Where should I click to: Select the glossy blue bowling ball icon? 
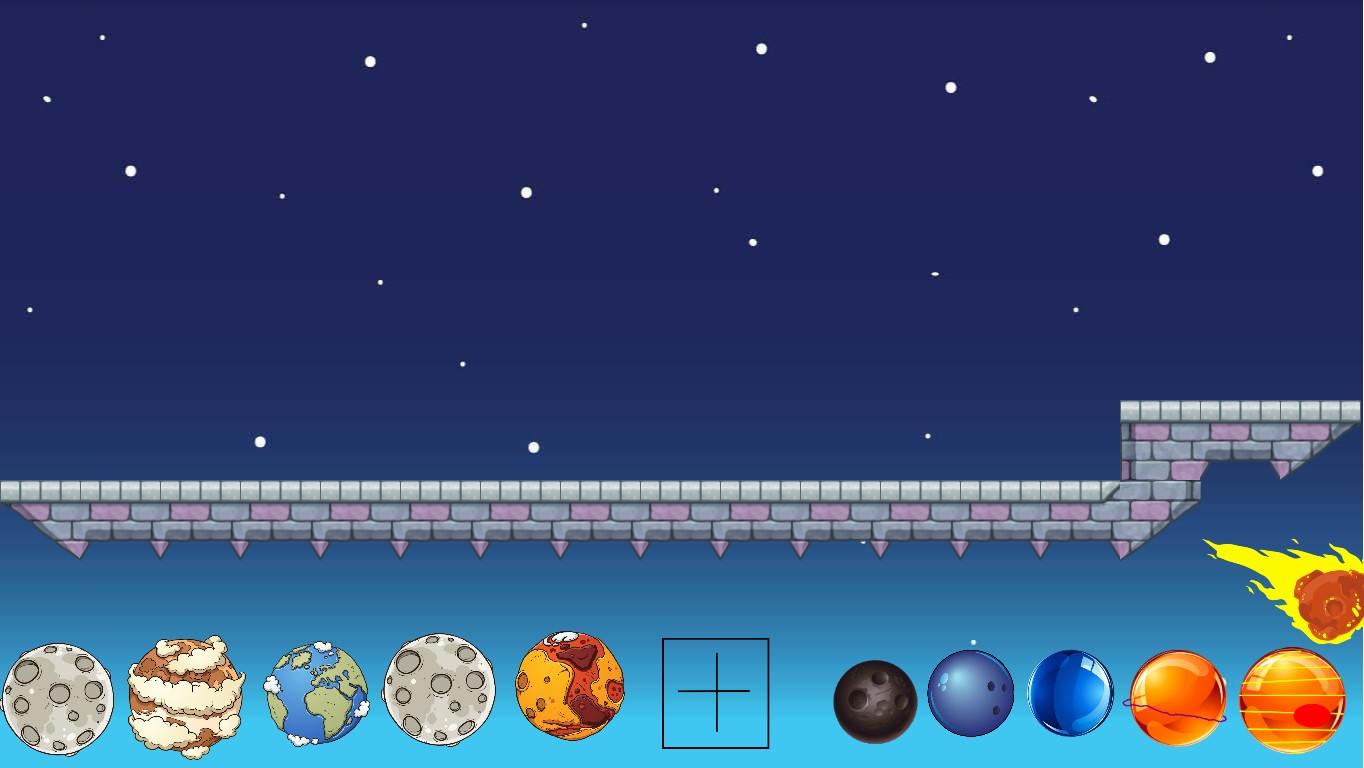pos(1071,691)
